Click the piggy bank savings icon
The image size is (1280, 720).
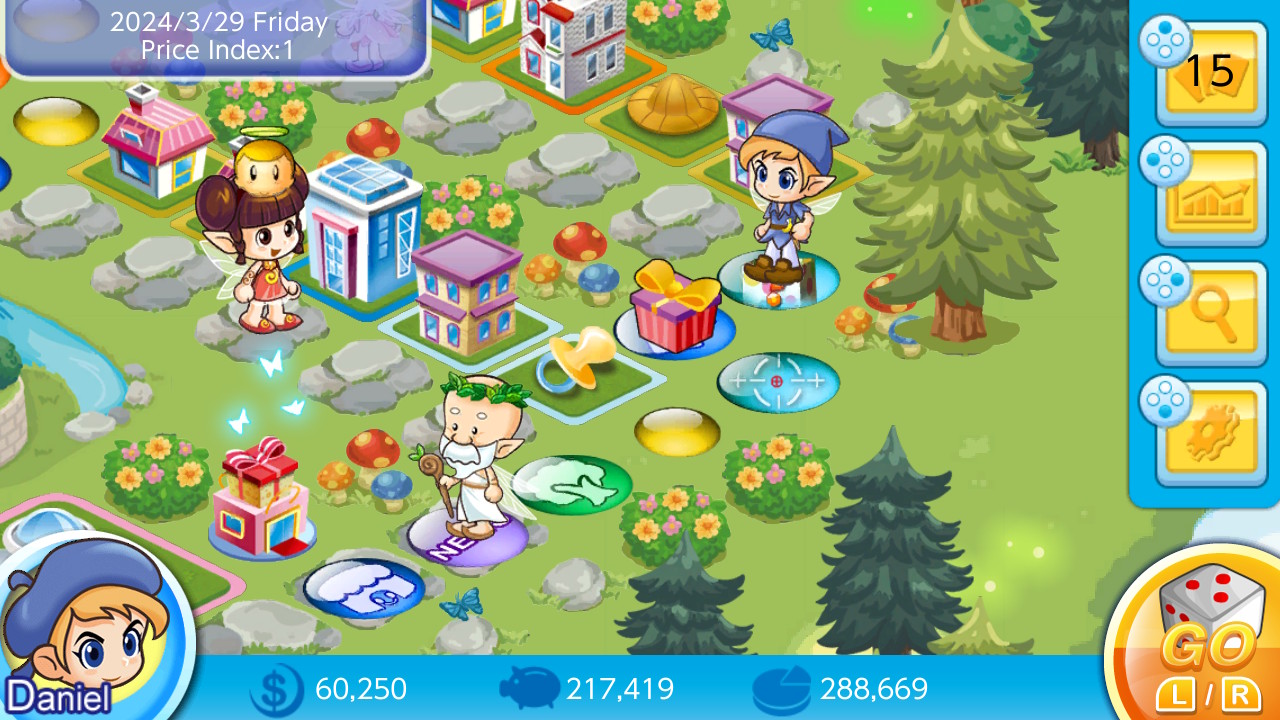tap(529, 690)
